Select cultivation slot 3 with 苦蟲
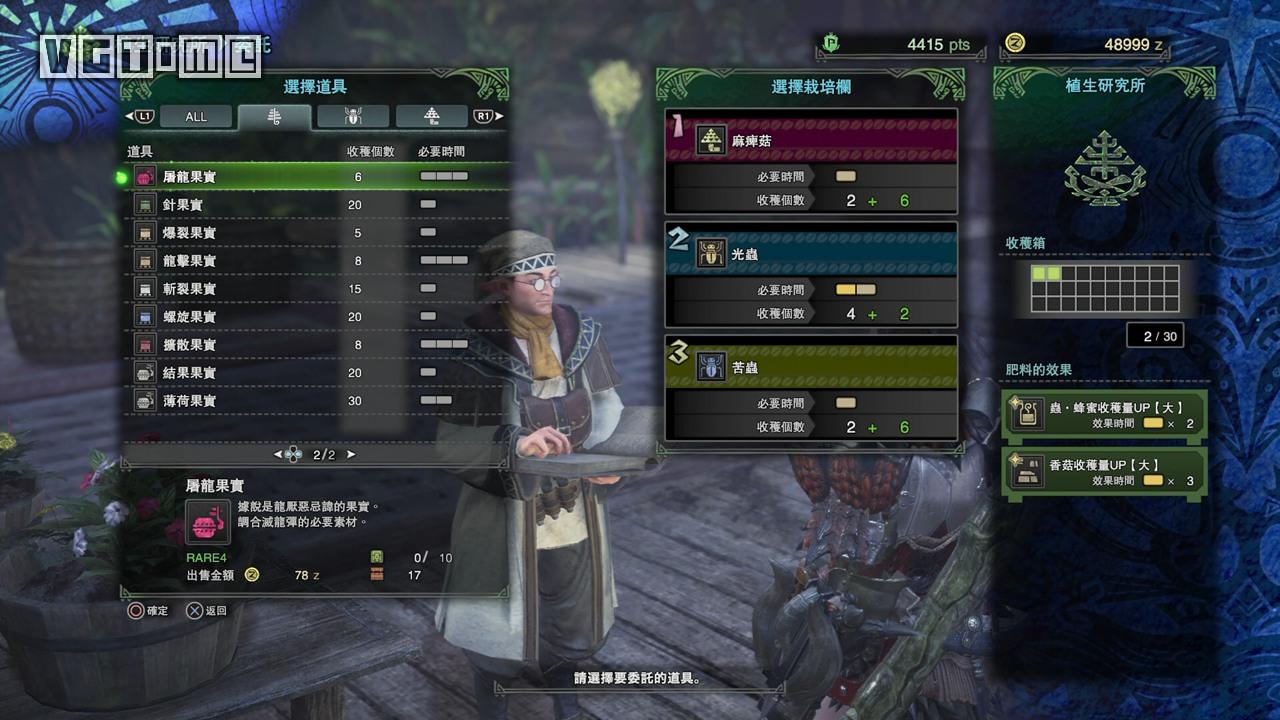Viewport: 1280px width, 720px height. tap(811, 387)
